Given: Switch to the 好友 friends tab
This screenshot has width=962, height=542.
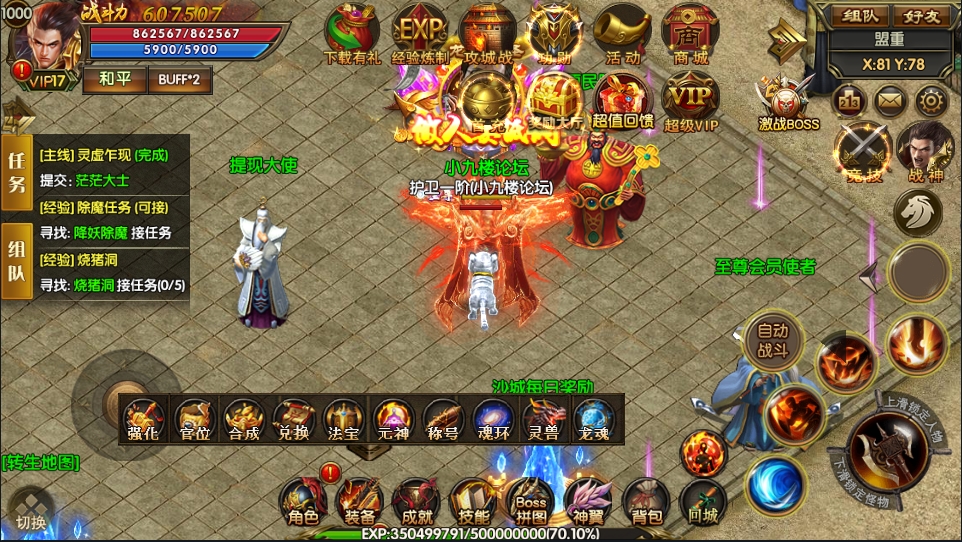Looking at the screenshot, I should [922, 16].
